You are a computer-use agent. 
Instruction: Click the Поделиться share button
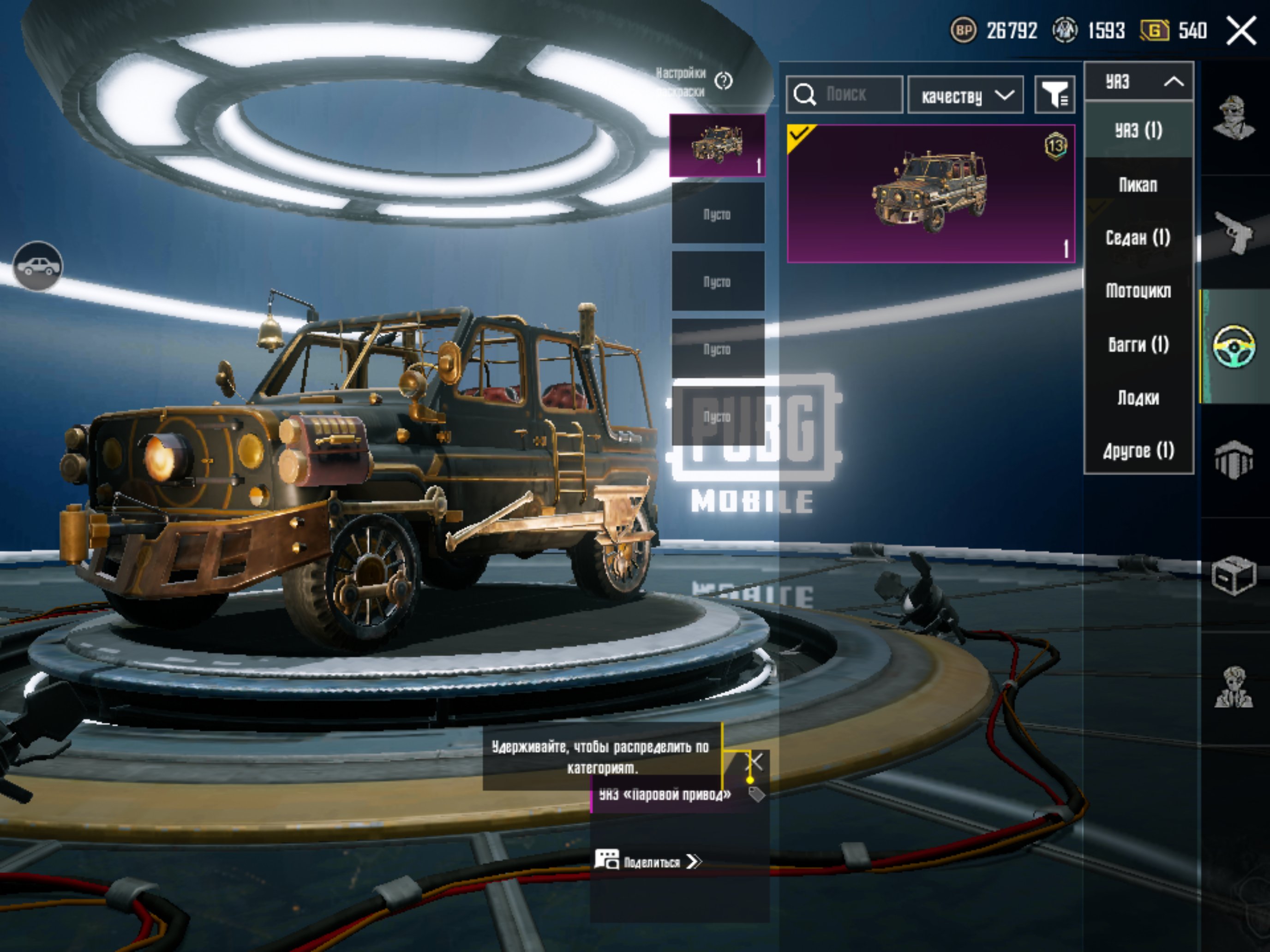pyautogui.click(x=649, y=862)
